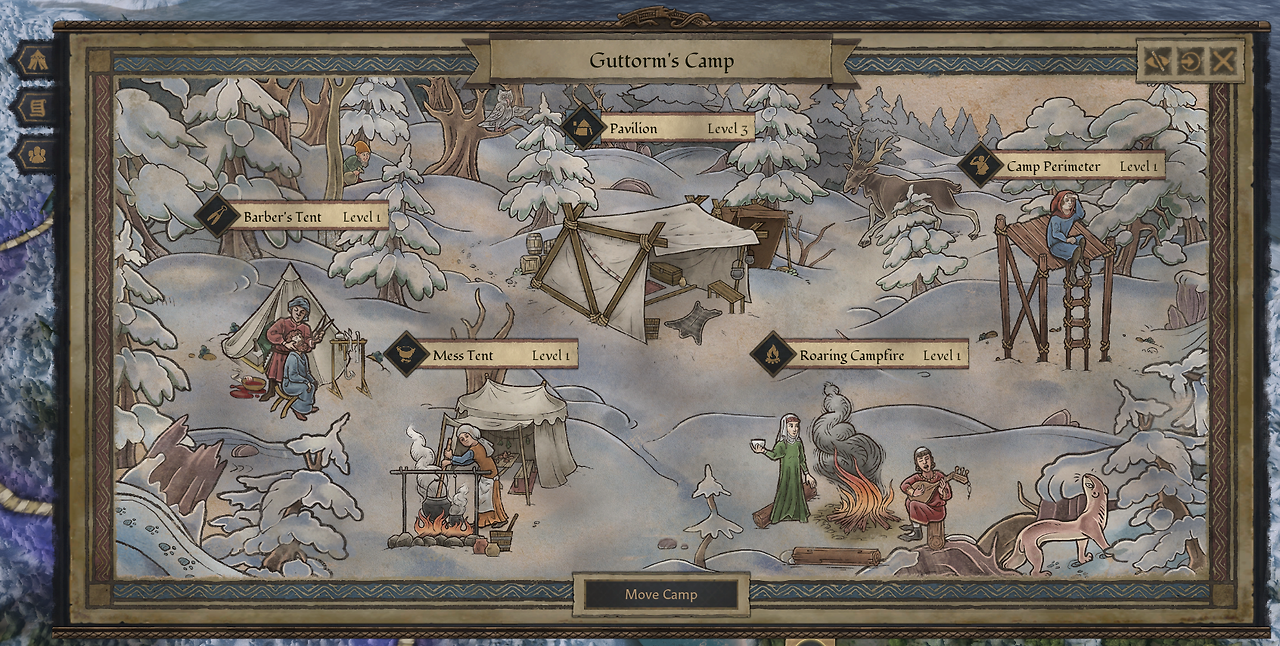
Task: Open the Roaring Campfire upgrade
Action: tap(862, 355)
